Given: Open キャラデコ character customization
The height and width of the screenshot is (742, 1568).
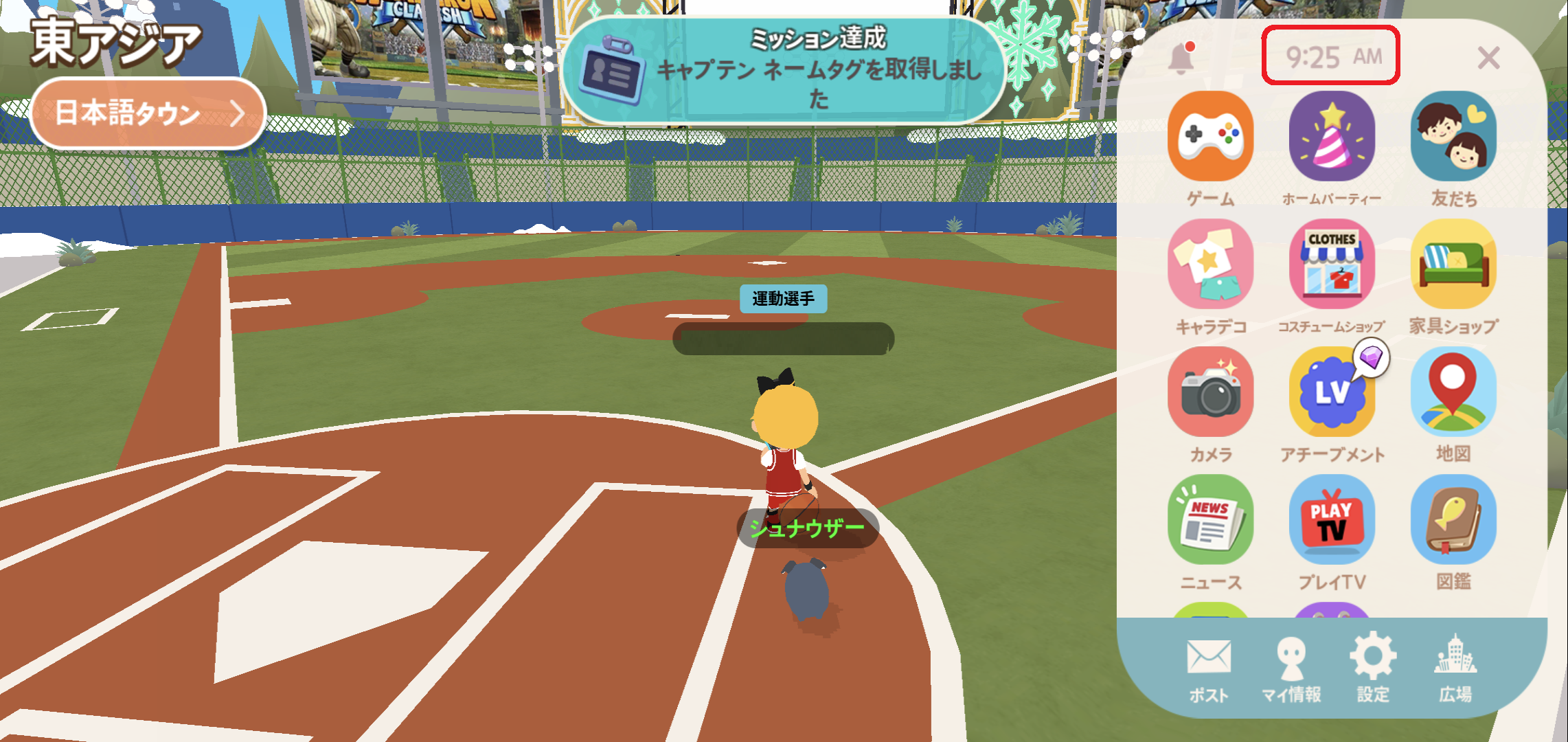Looking at the screenshot, I should 1210,265.
